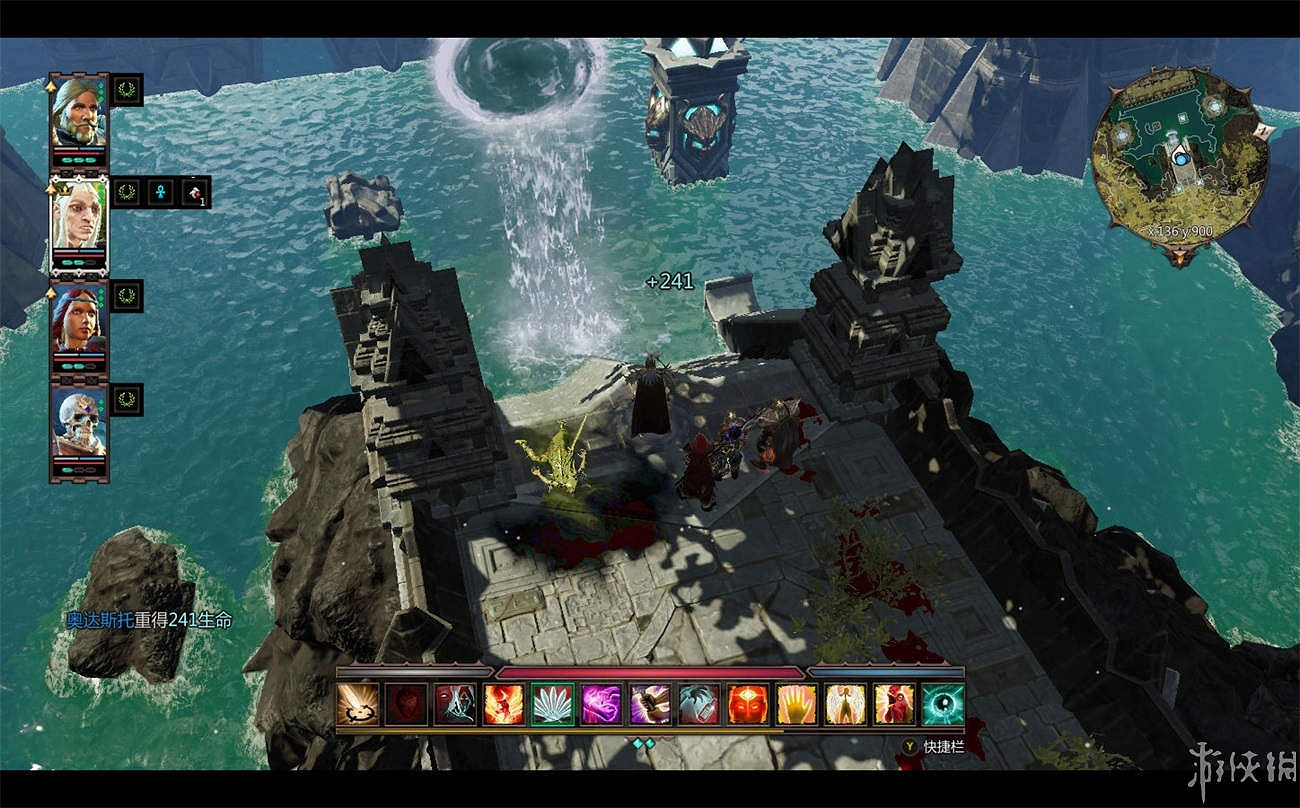Viewport: 1300px width, 808px height.
Task: Use the beam with circular arrows skill
Action: [x=357, y=704]
